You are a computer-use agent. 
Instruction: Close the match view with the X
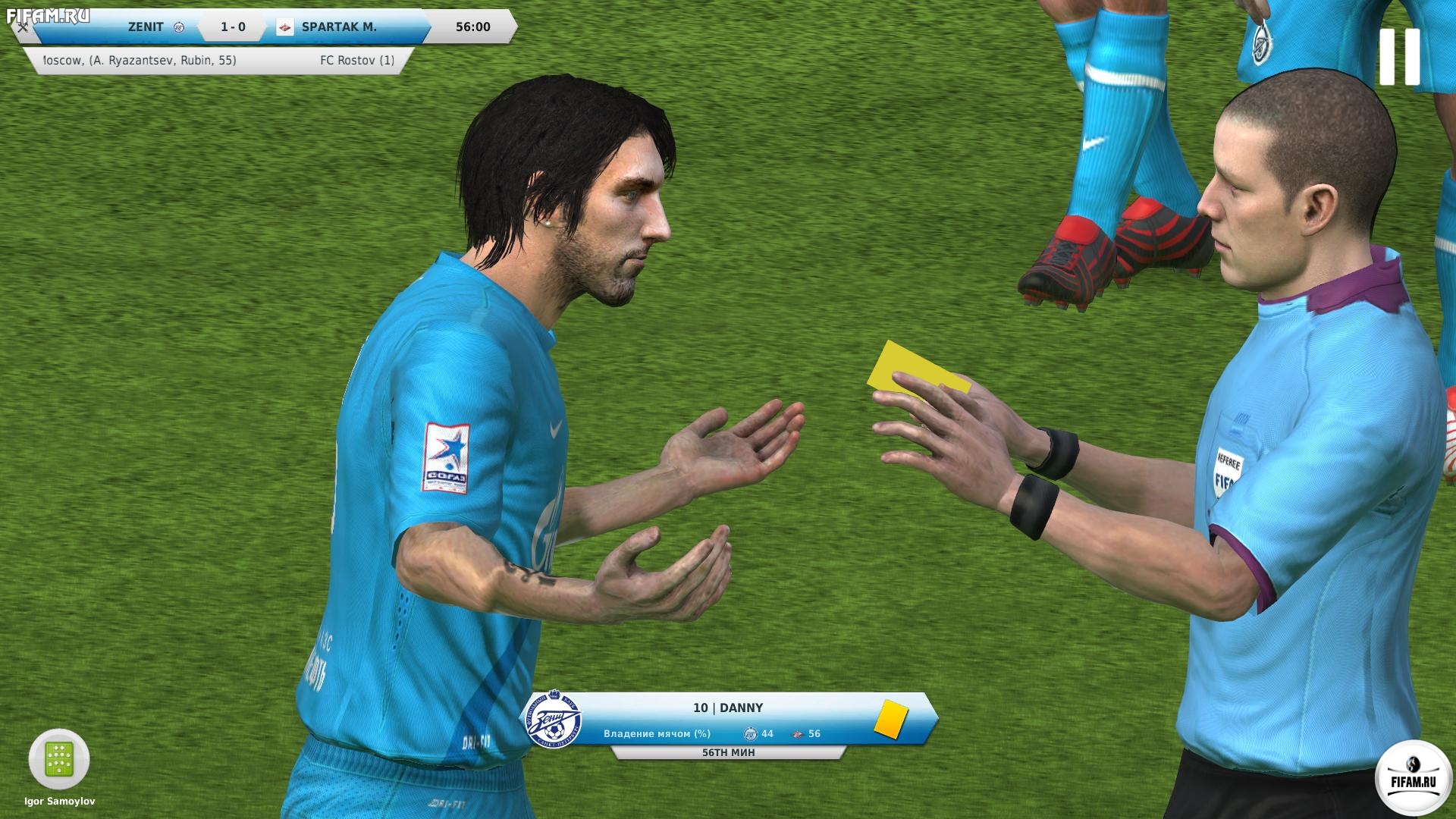[x=23, y=27]
